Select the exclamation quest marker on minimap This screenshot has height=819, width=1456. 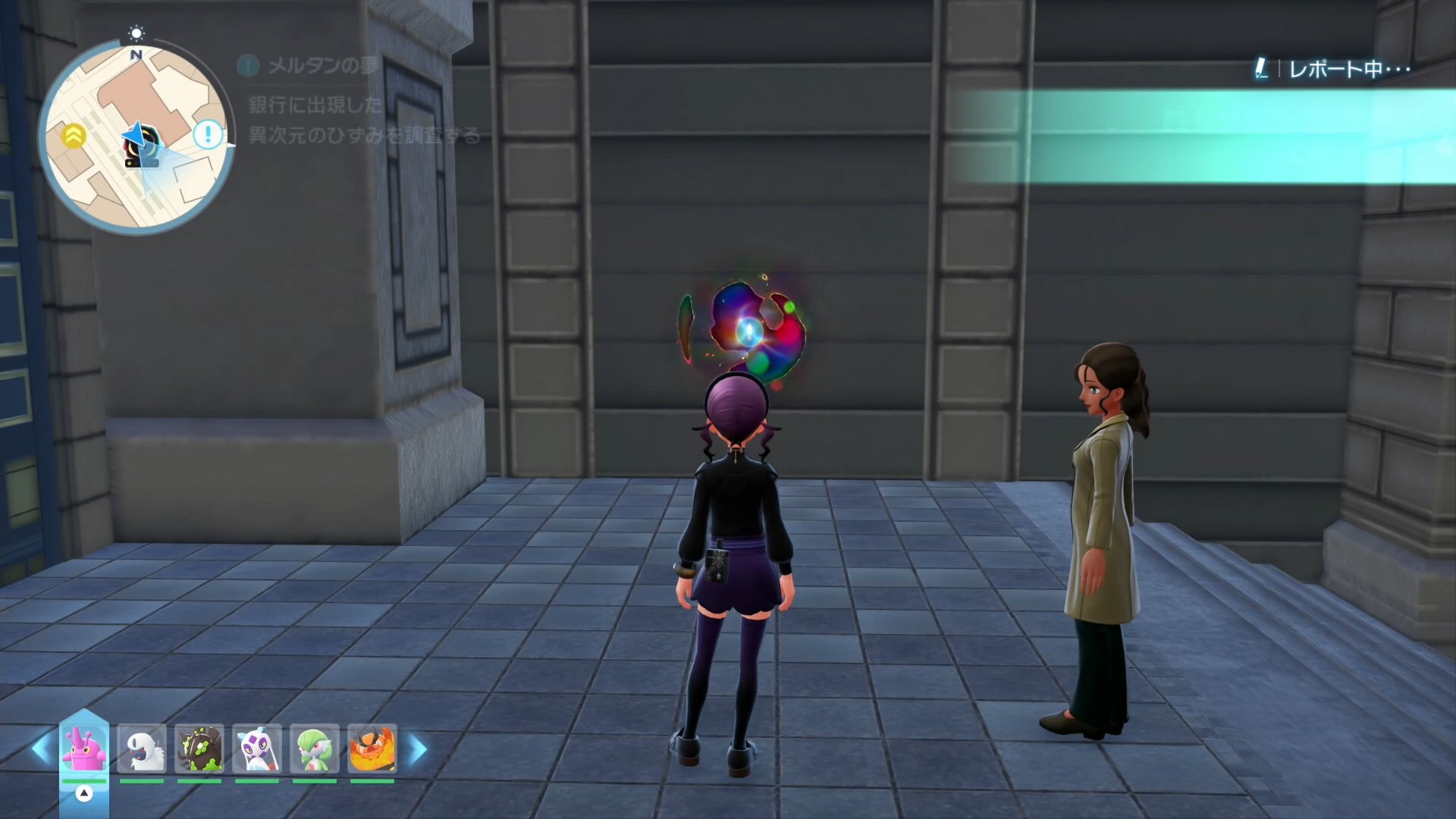pyautogui.click(x=207, y=135)
